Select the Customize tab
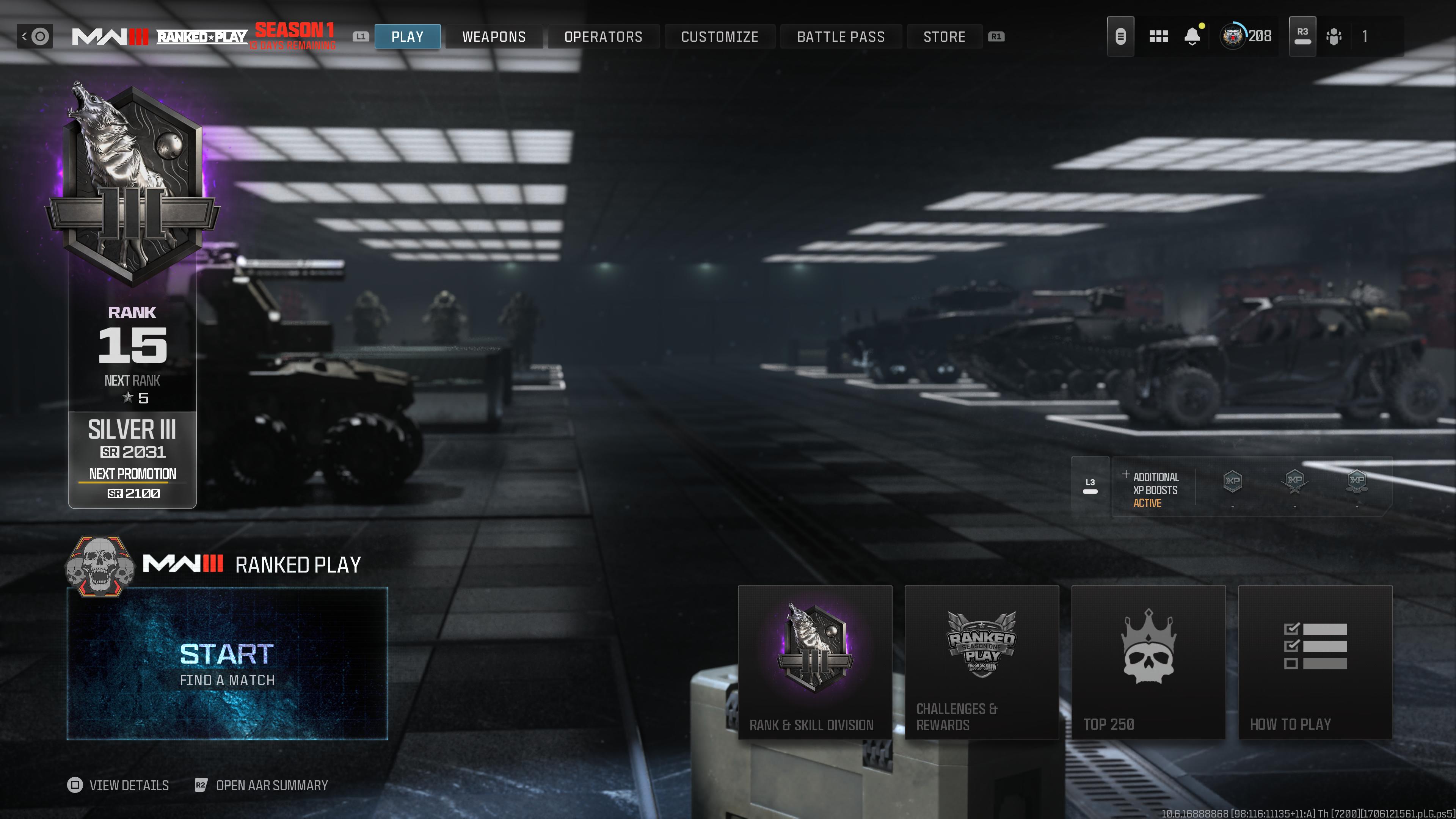This screenshot has height=819, width=1456. [x=720, y=37]
